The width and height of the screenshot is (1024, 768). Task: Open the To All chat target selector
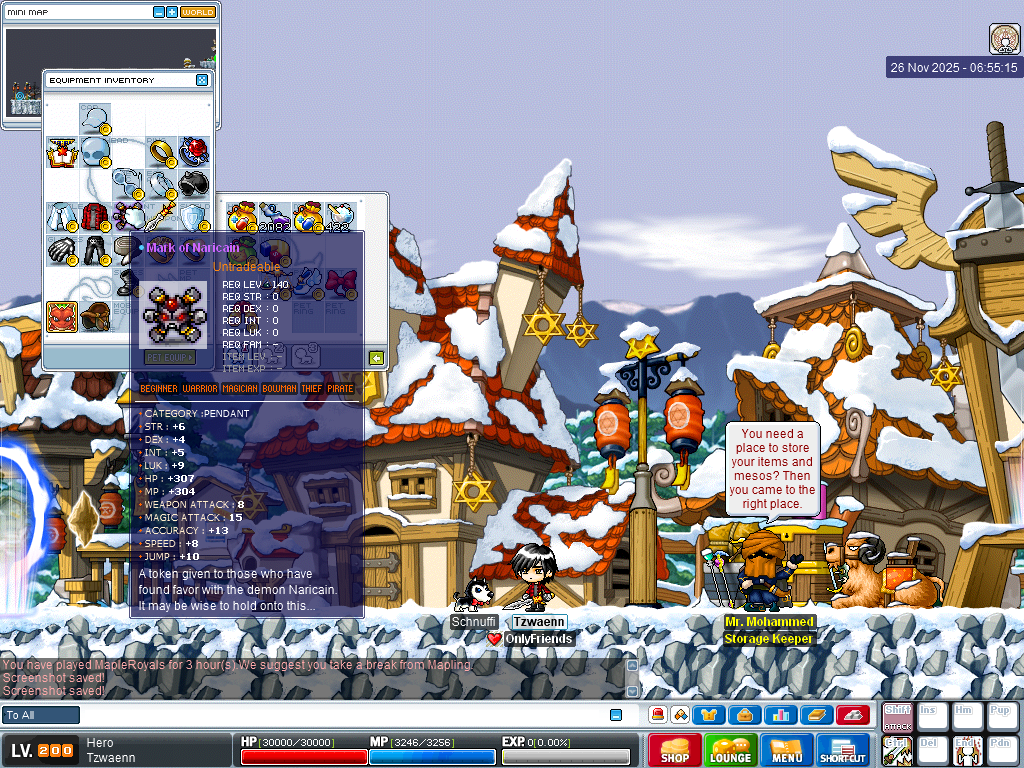click(41, 715)
